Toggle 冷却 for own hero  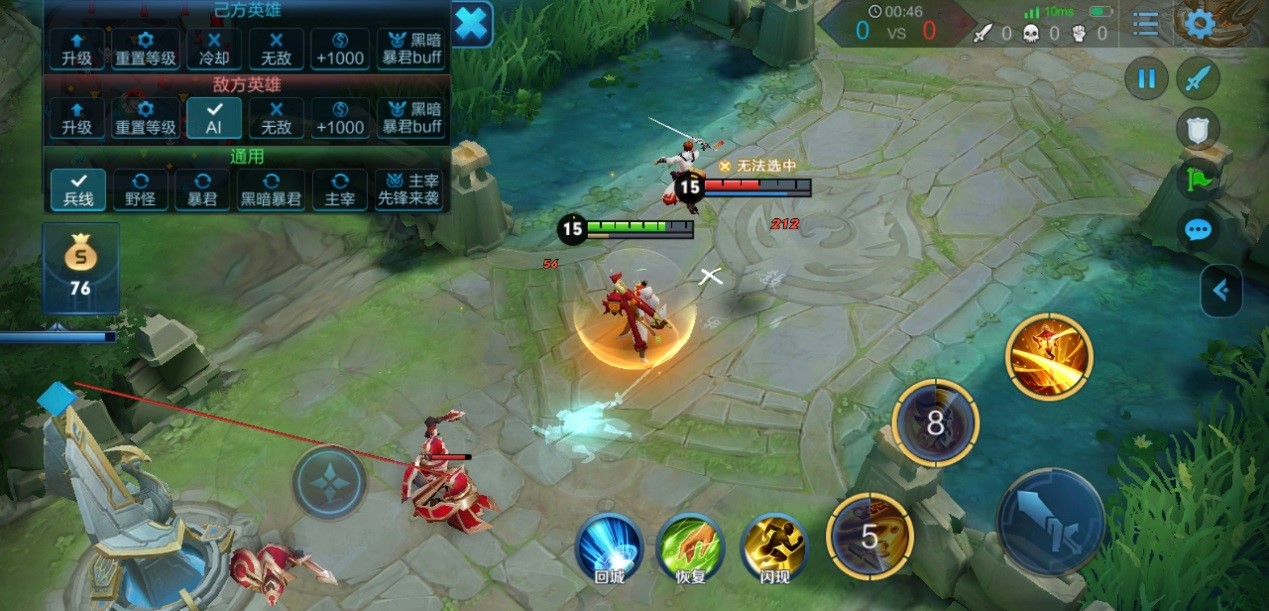(x=214, y=49)
